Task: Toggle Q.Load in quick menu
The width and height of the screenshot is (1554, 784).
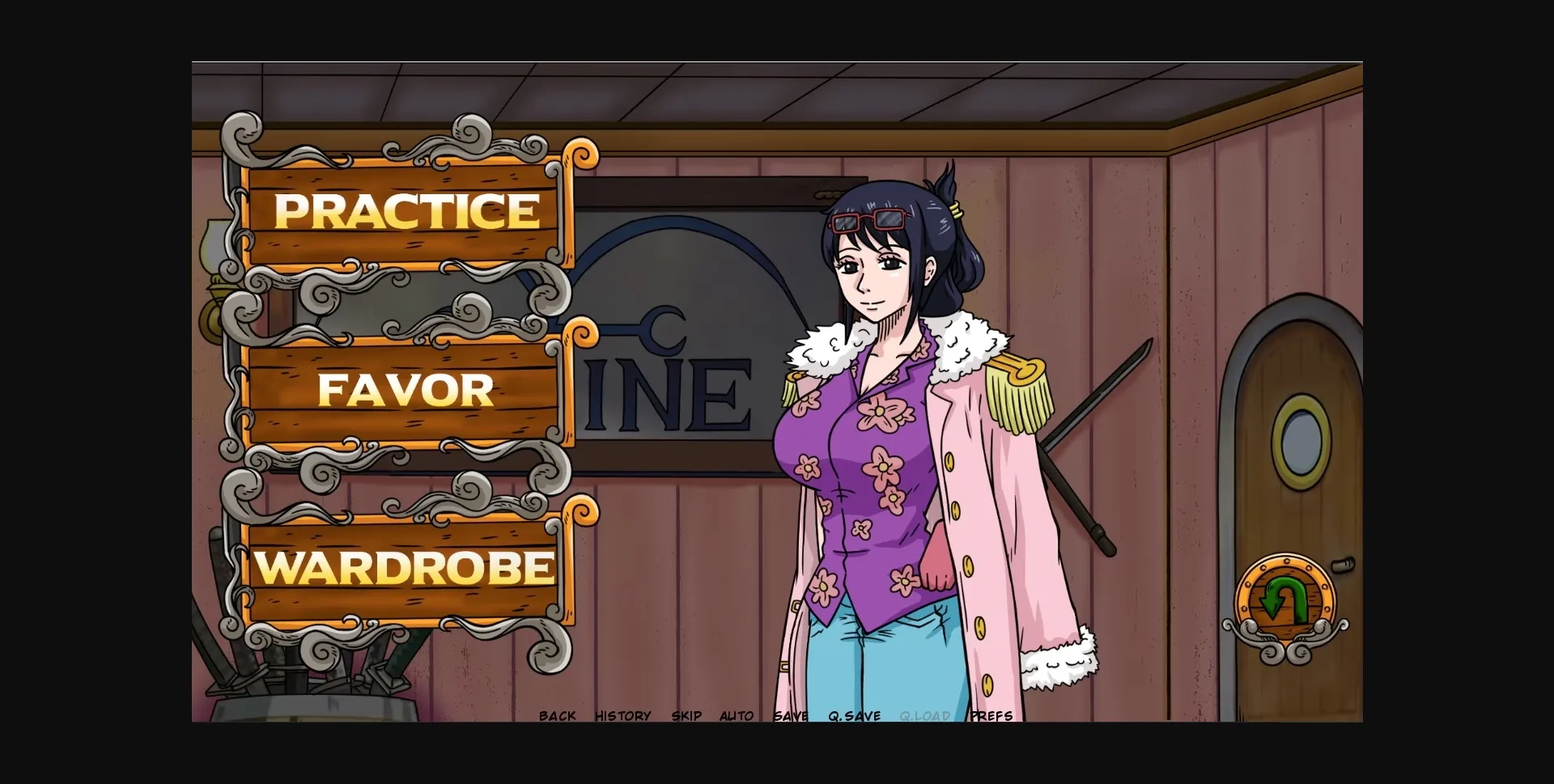Action: pyautogui.click(x=925, y=715)
